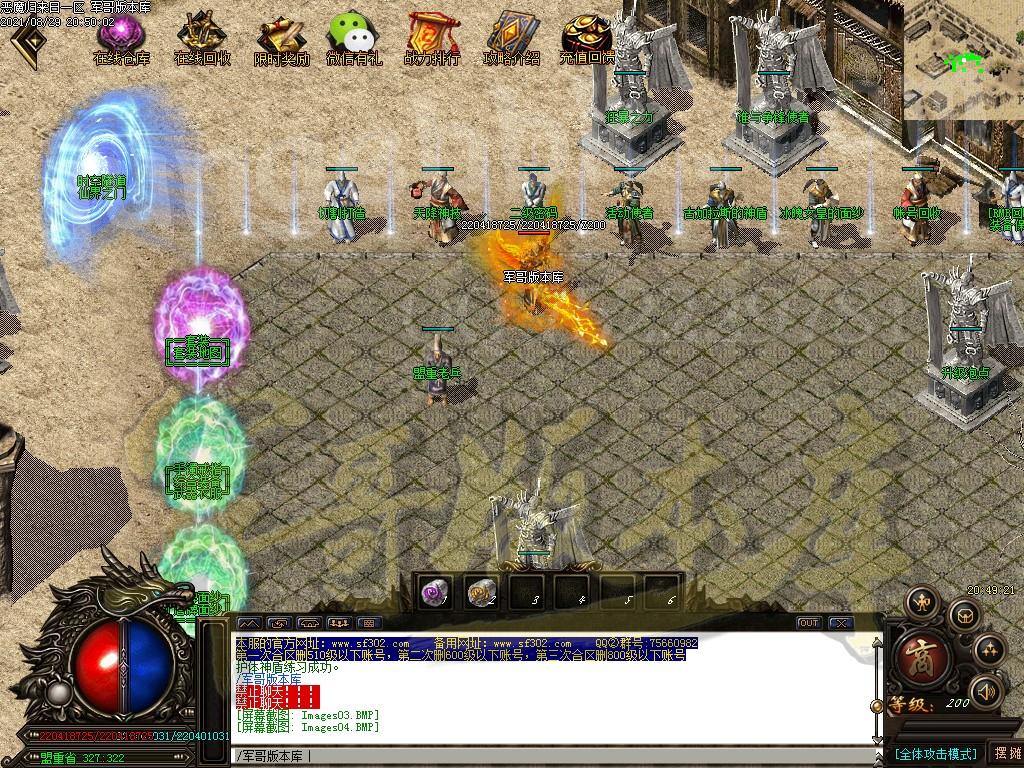Open the 充值回馈 recharge rebate icon
Screen dimensions: 1024x768
[x=586, y=40]
